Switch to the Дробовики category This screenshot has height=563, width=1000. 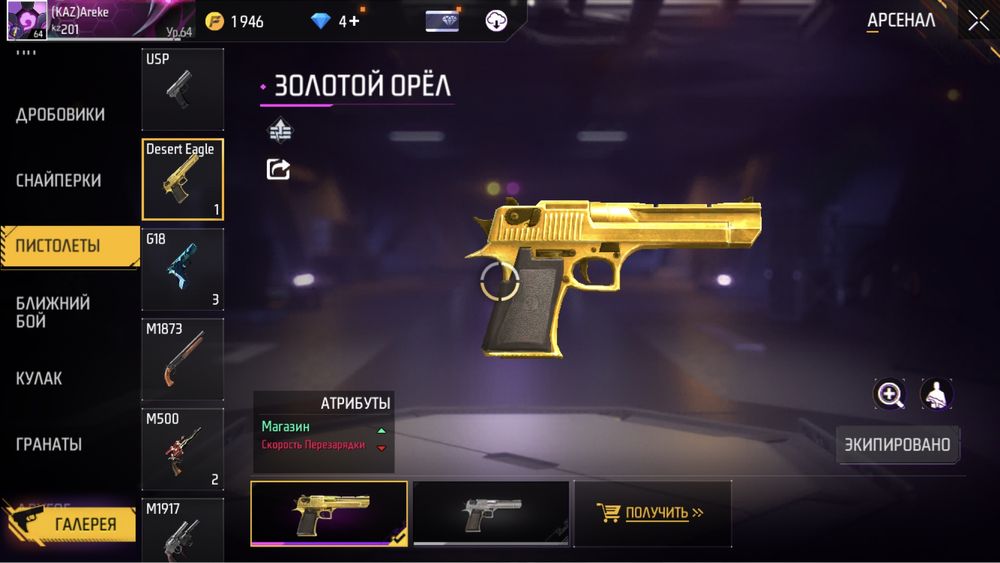[x=60, y=115]
